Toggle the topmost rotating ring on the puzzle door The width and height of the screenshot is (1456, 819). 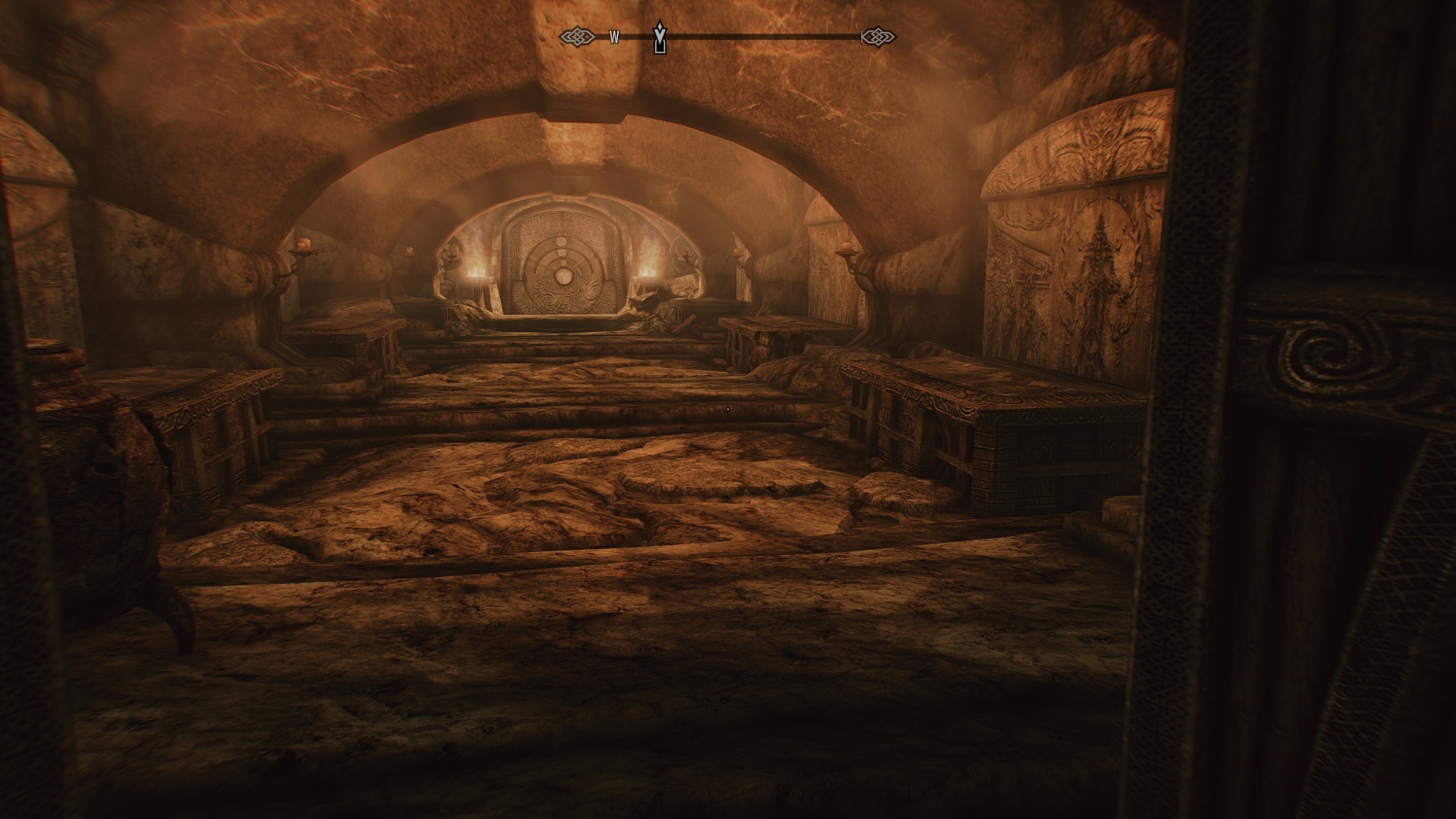[561, 242]
